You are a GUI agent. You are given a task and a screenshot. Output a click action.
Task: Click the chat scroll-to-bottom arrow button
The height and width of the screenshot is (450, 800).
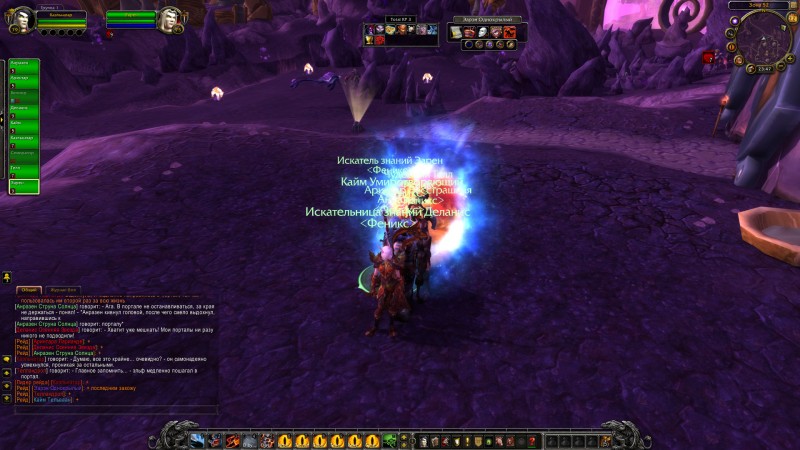pyautogui.click(x=7, y=399)
